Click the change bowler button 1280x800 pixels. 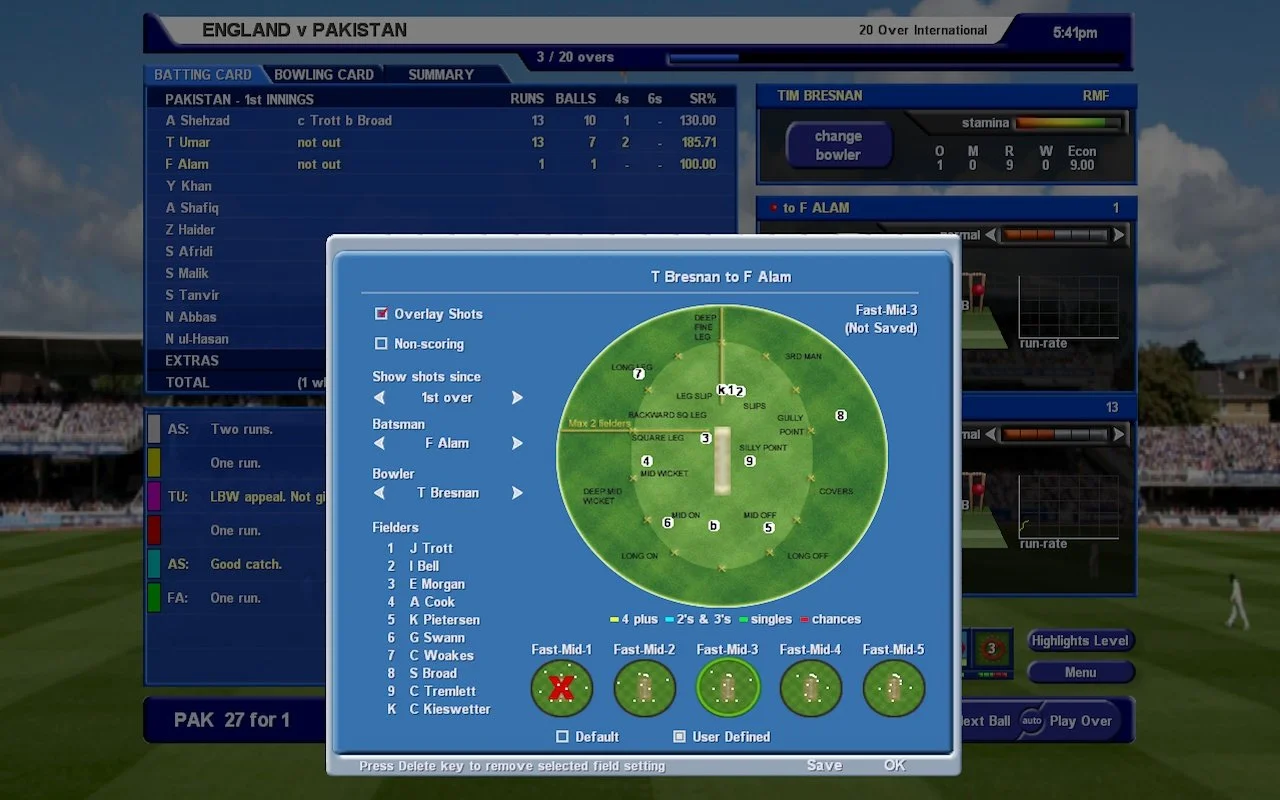[x=838, y=144]
